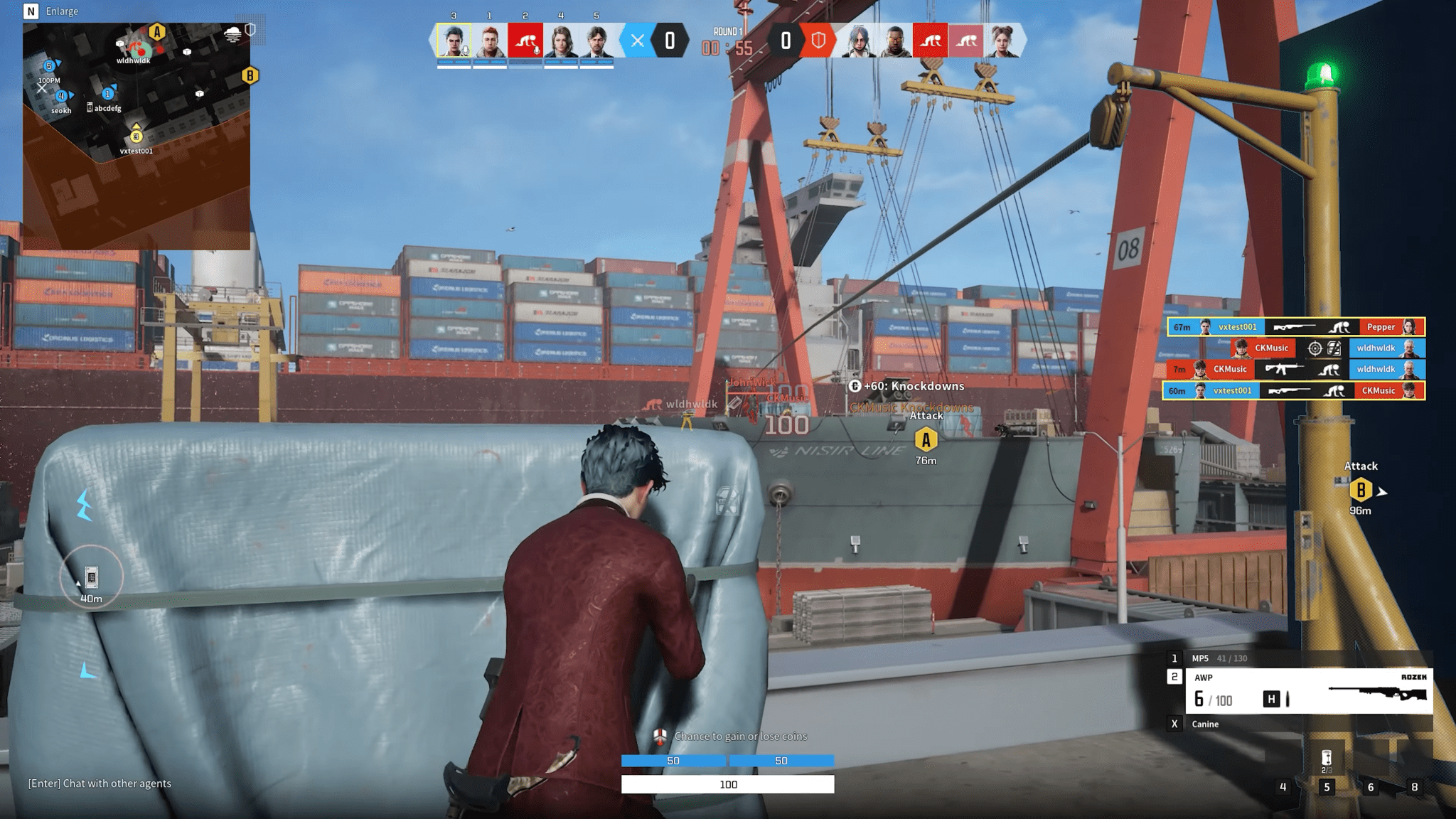This screenshot has width=1456, height=819.
Task: Select the A site marker on the minimap
Action: (157, 32)
